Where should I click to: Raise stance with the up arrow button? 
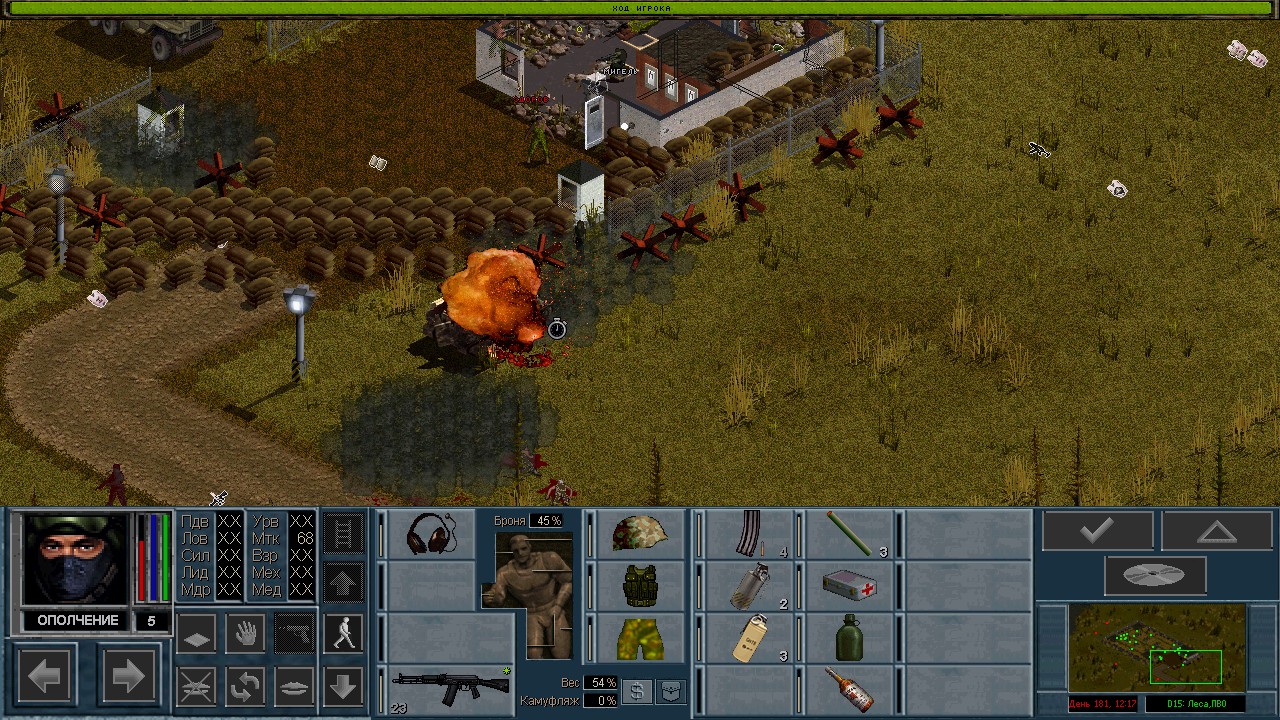(343, 581)
